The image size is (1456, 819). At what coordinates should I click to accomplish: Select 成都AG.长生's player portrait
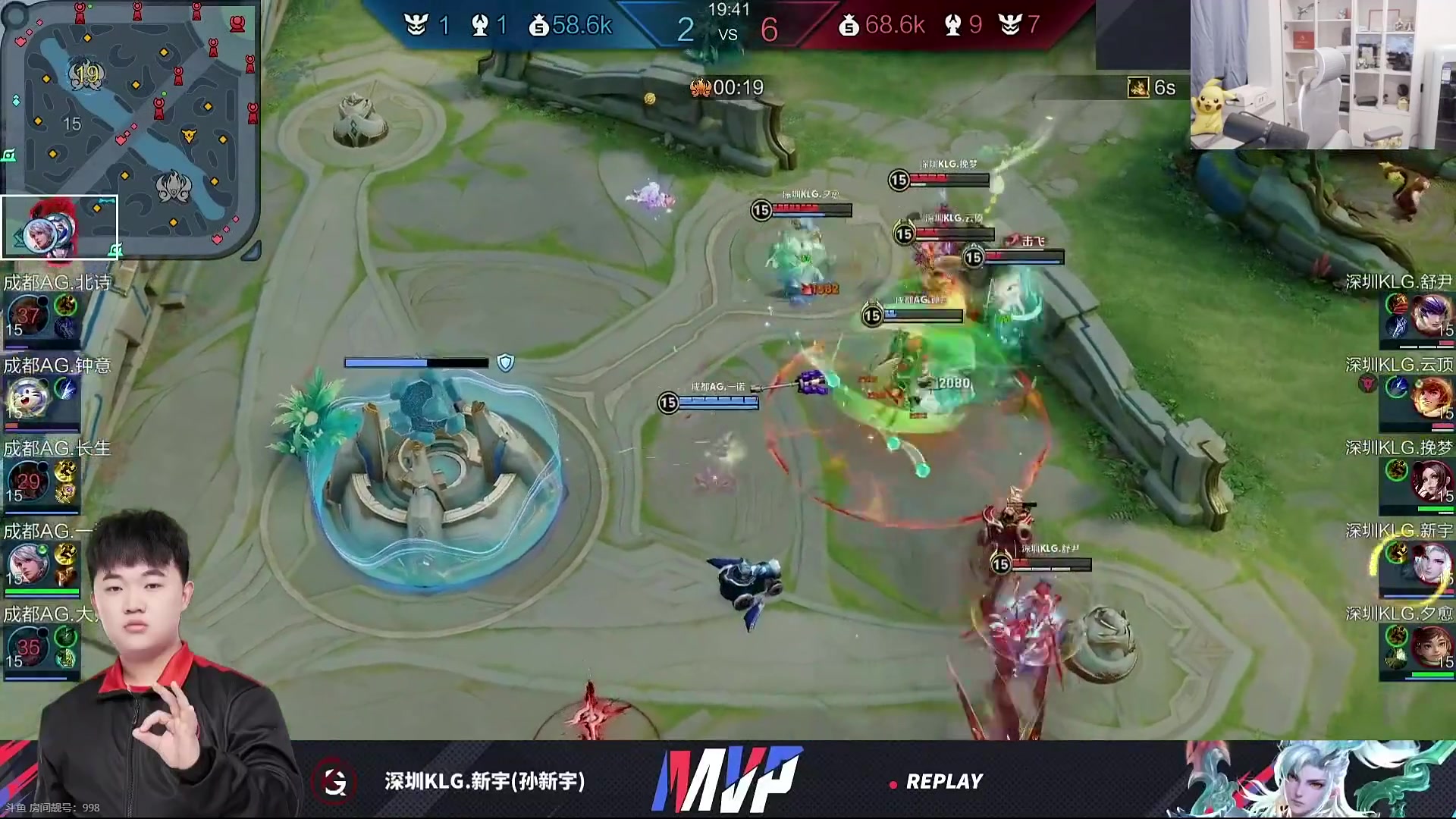click(28, 481)
